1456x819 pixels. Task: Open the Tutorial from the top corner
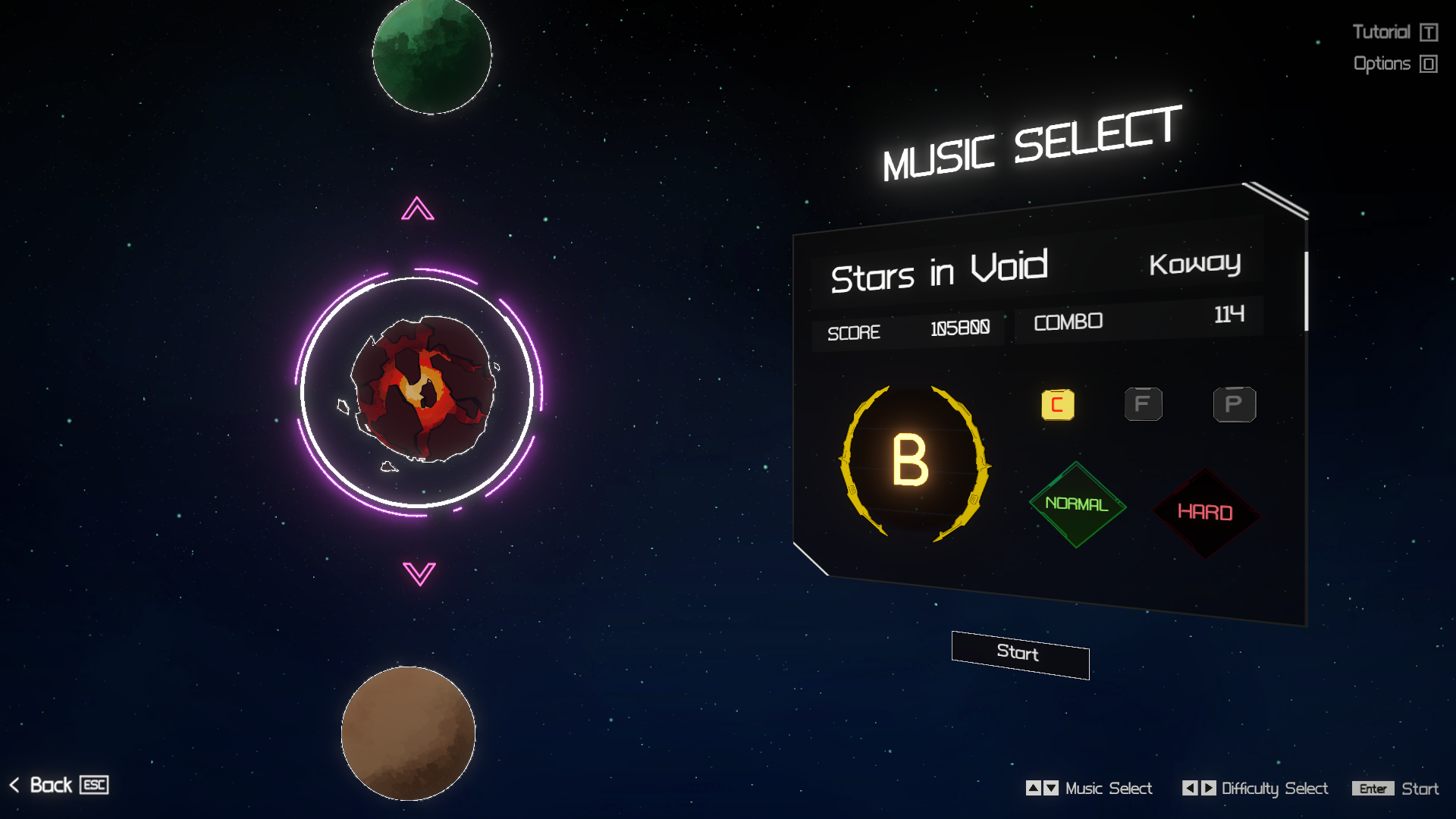pyautogui.click(x=1394, y=32)
